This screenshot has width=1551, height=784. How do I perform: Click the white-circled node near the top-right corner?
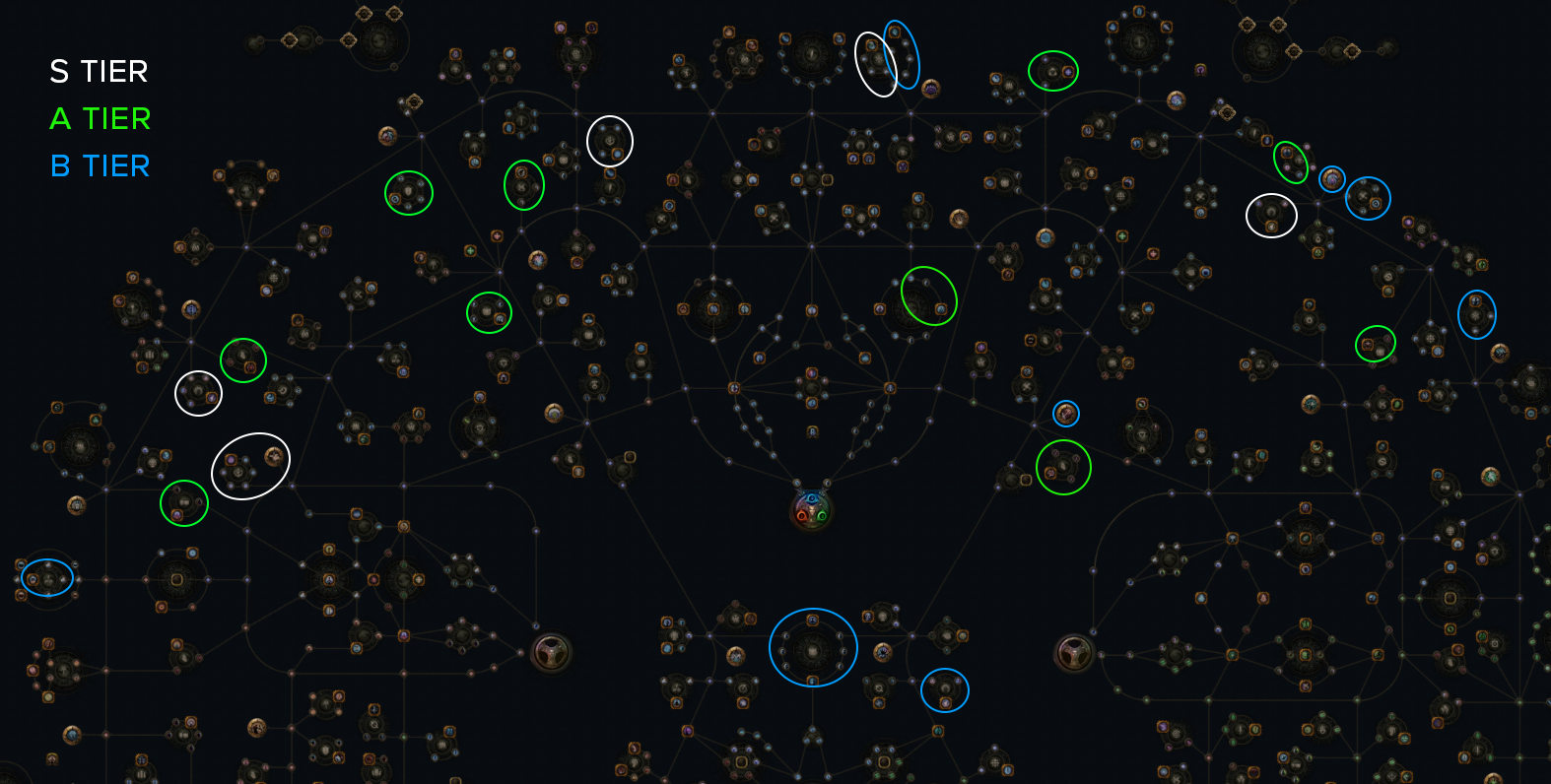click(x=1271, y=214)
